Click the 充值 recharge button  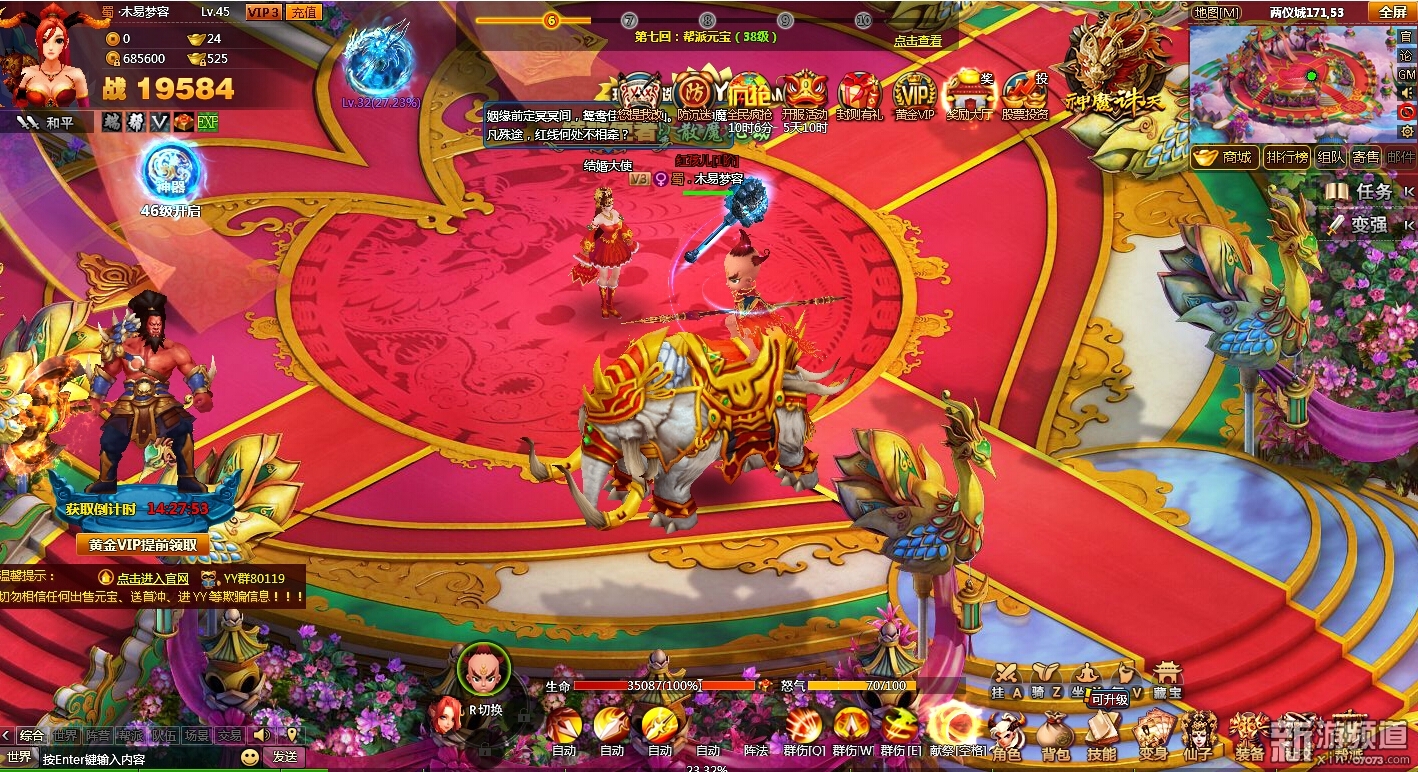[304, 12]
